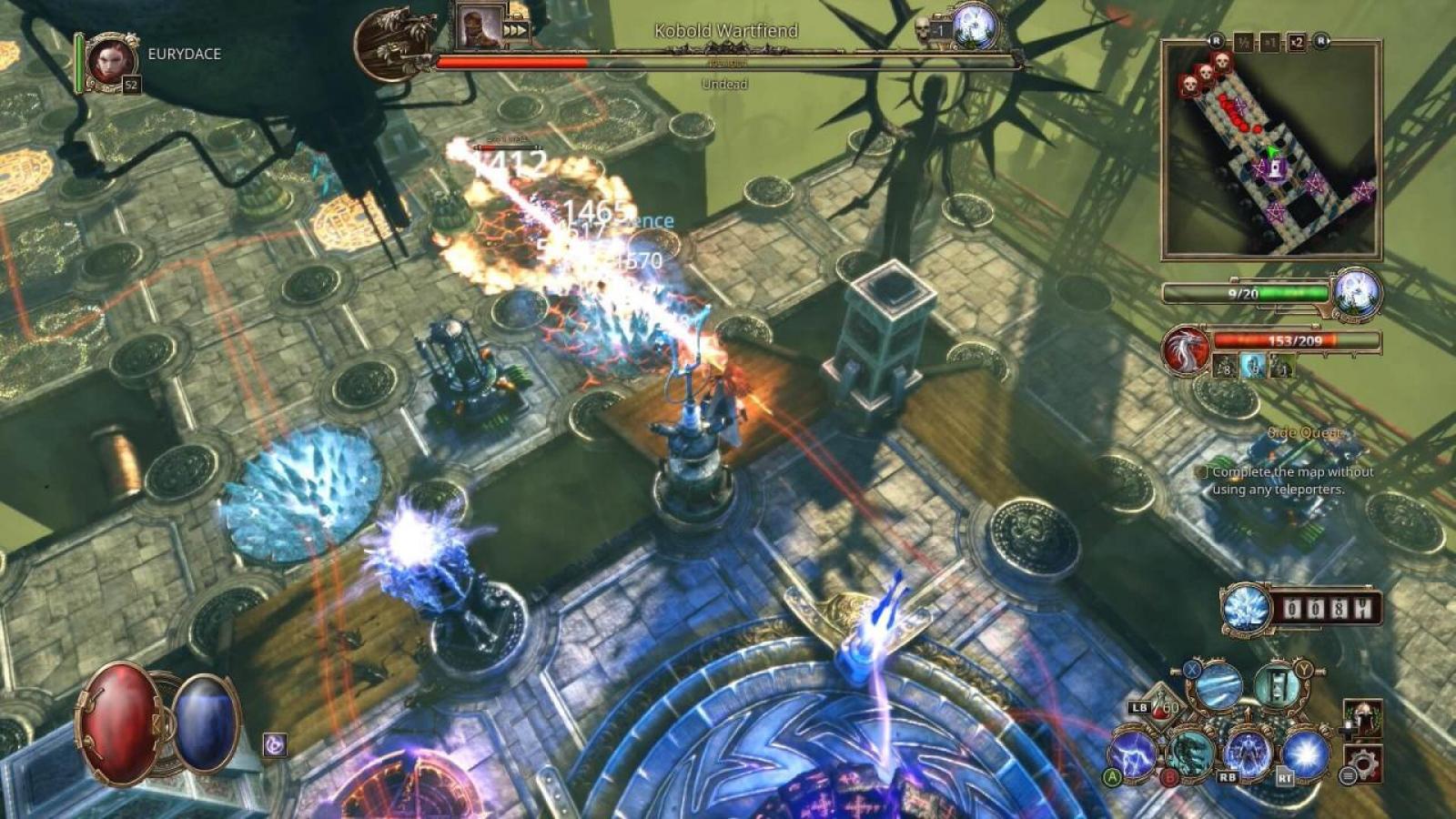The width and height of the screenshot is (1456, 819).
Task: Click the glowing blue status icon under the dragon's health bar
Action: (x=1253, y=367)
